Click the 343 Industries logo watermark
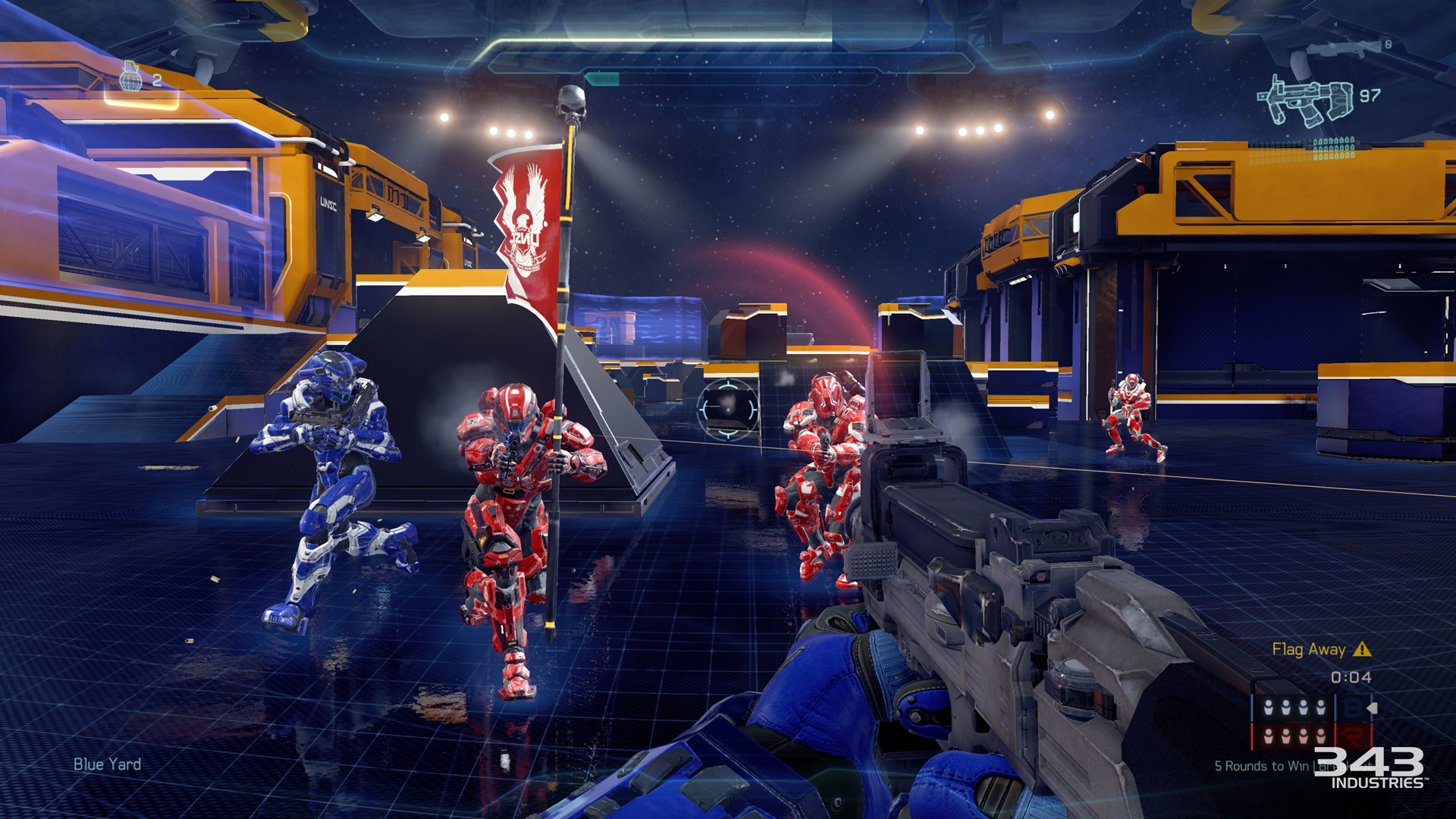Image resolution: width=1456 pixels, height=819 pixels. 1370,767
